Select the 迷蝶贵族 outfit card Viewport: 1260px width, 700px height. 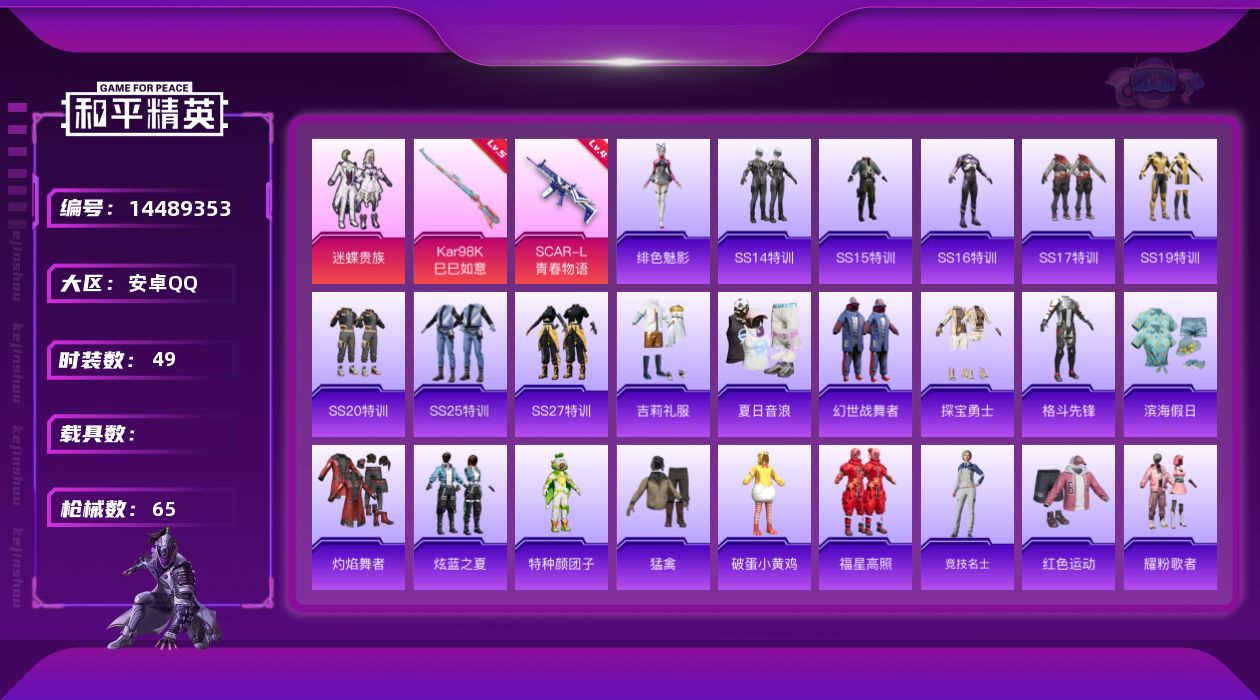(x=358, y=211)
